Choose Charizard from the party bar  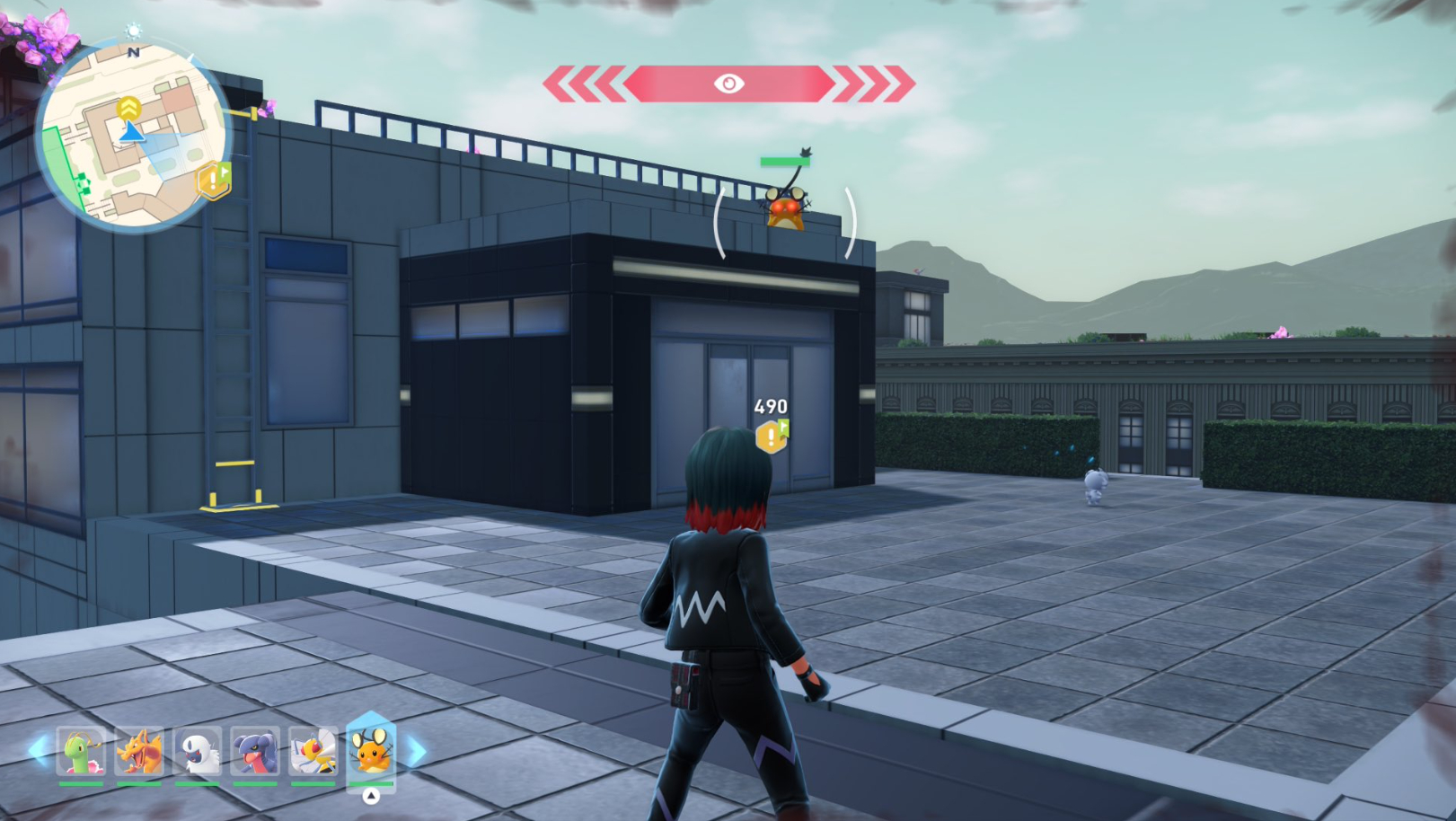pos(139,752)
